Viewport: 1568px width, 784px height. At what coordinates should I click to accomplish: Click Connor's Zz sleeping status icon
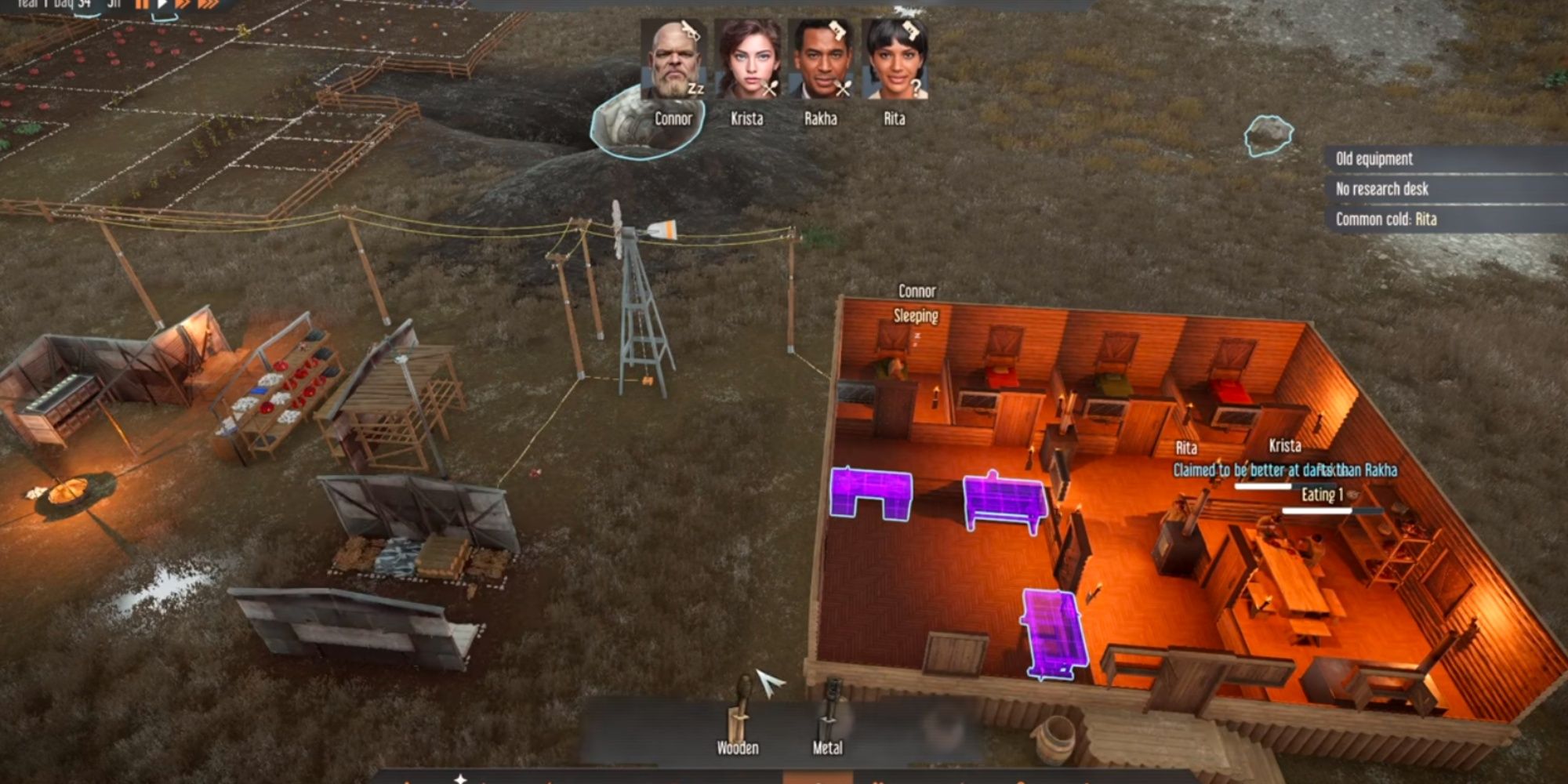coord(695,89)
